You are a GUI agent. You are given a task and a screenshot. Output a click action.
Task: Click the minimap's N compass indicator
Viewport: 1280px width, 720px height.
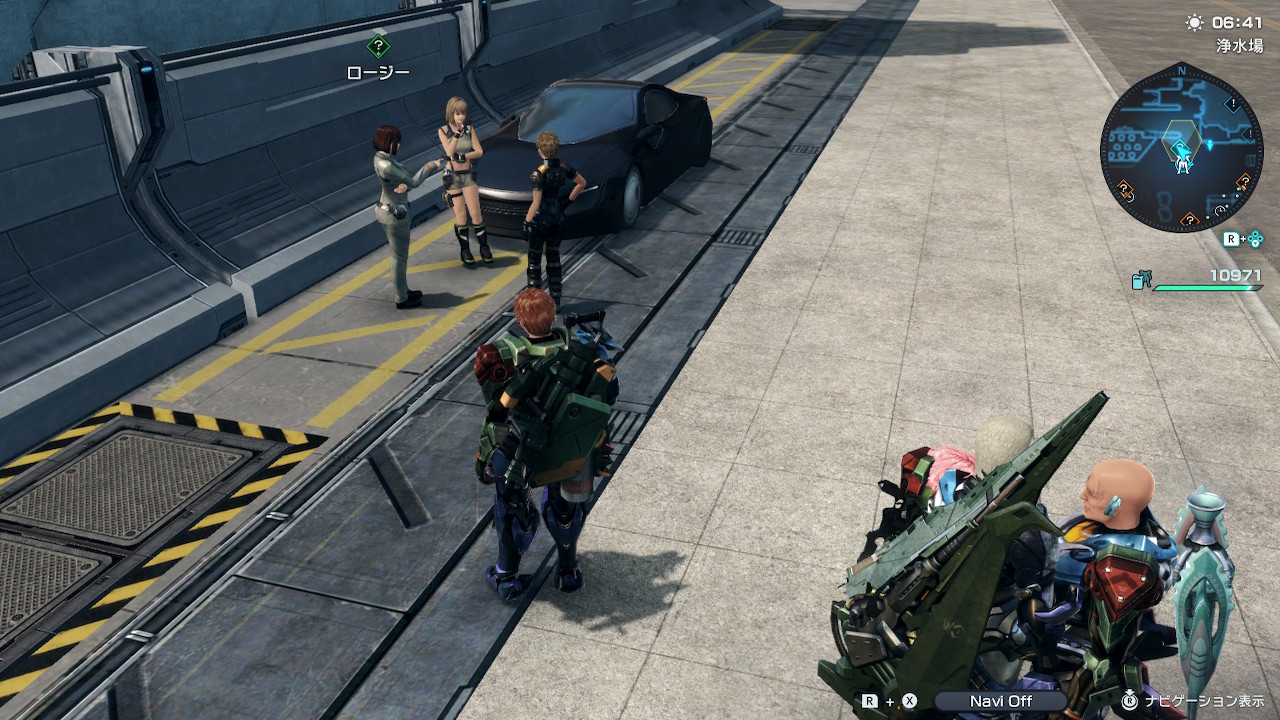coord(1182,71)
